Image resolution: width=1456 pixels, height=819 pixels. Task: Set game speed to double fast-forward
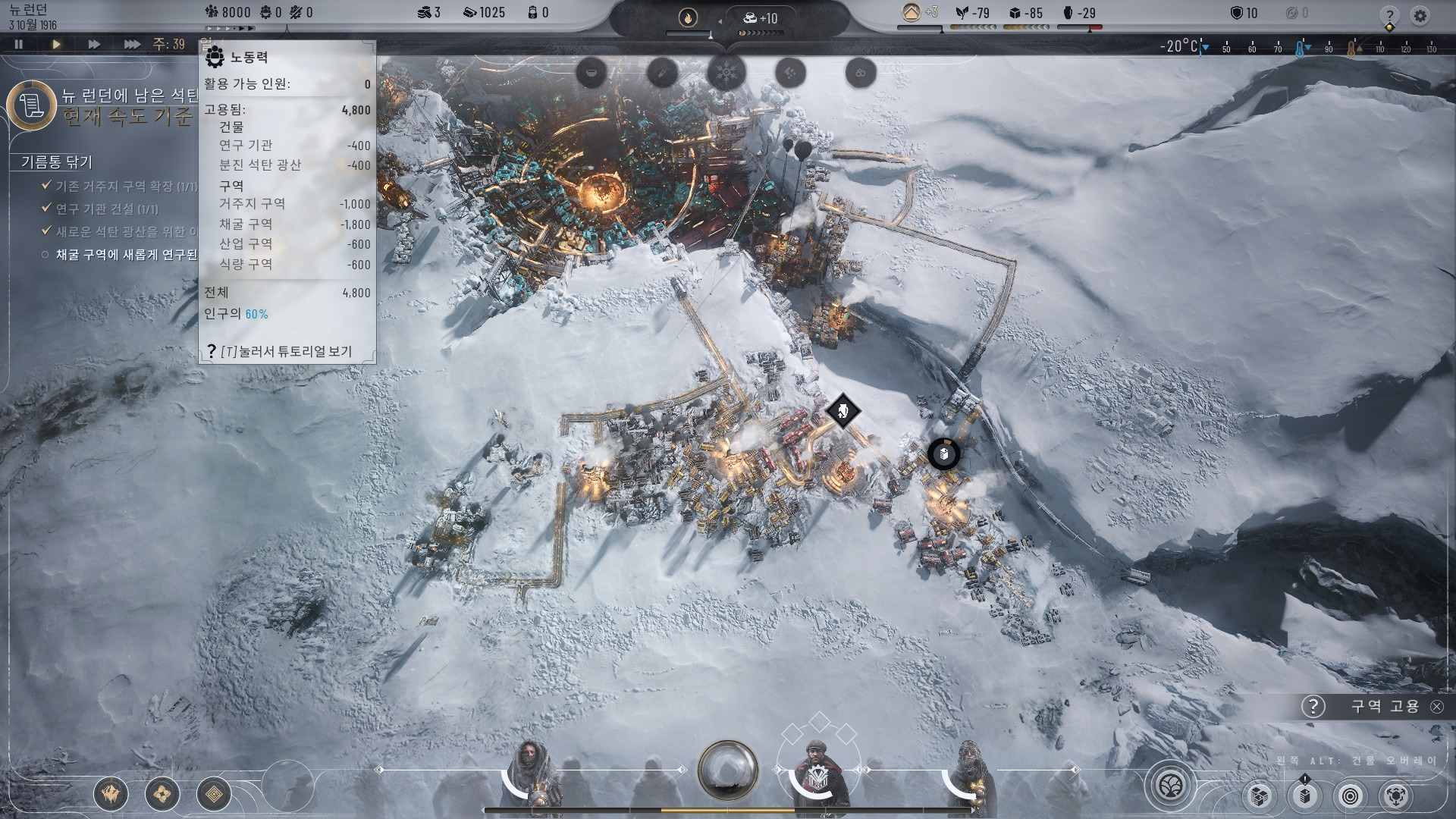pos(94,45)
